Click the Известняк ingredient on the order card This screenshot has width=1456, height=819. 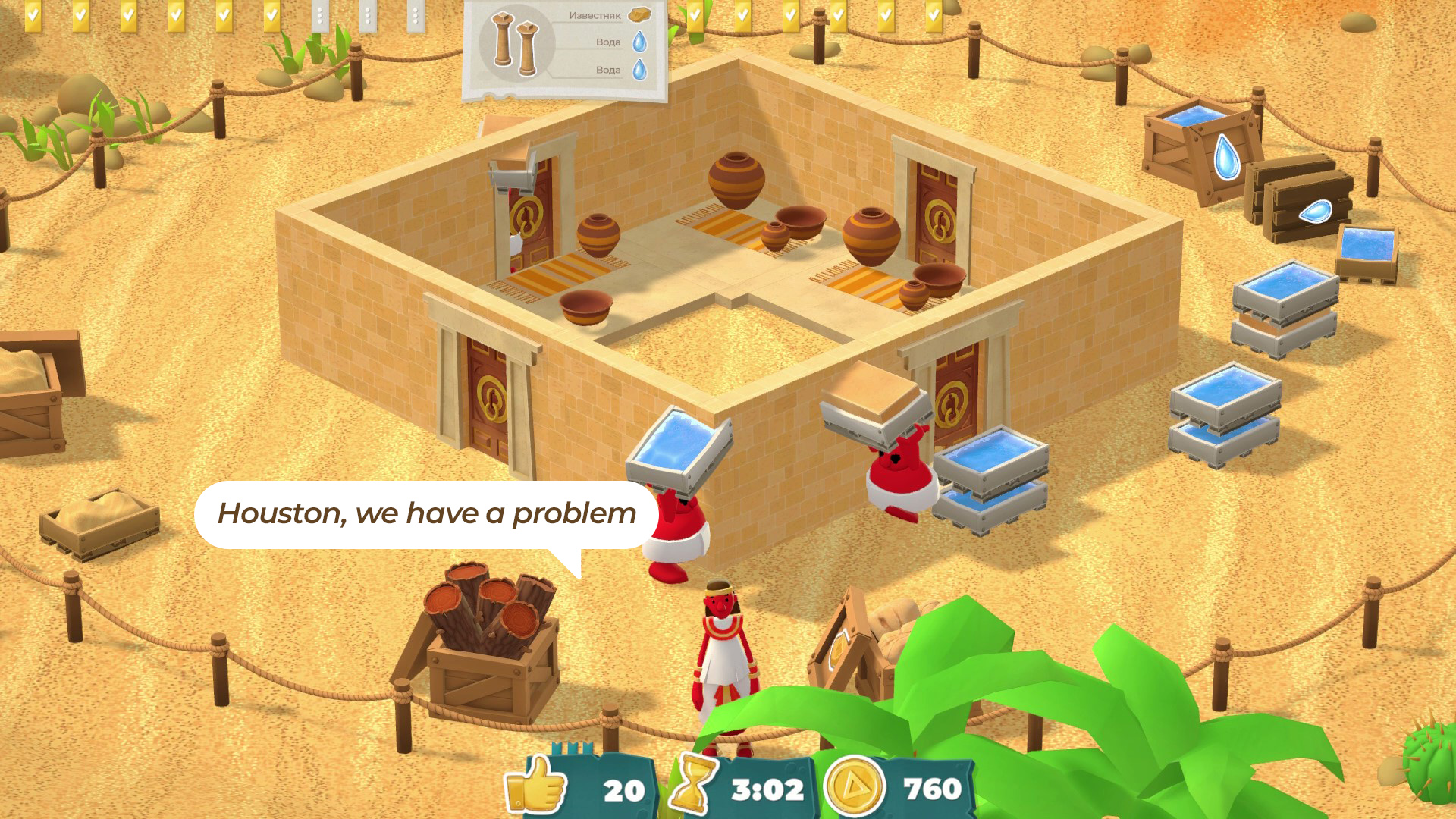click(639, 15)
